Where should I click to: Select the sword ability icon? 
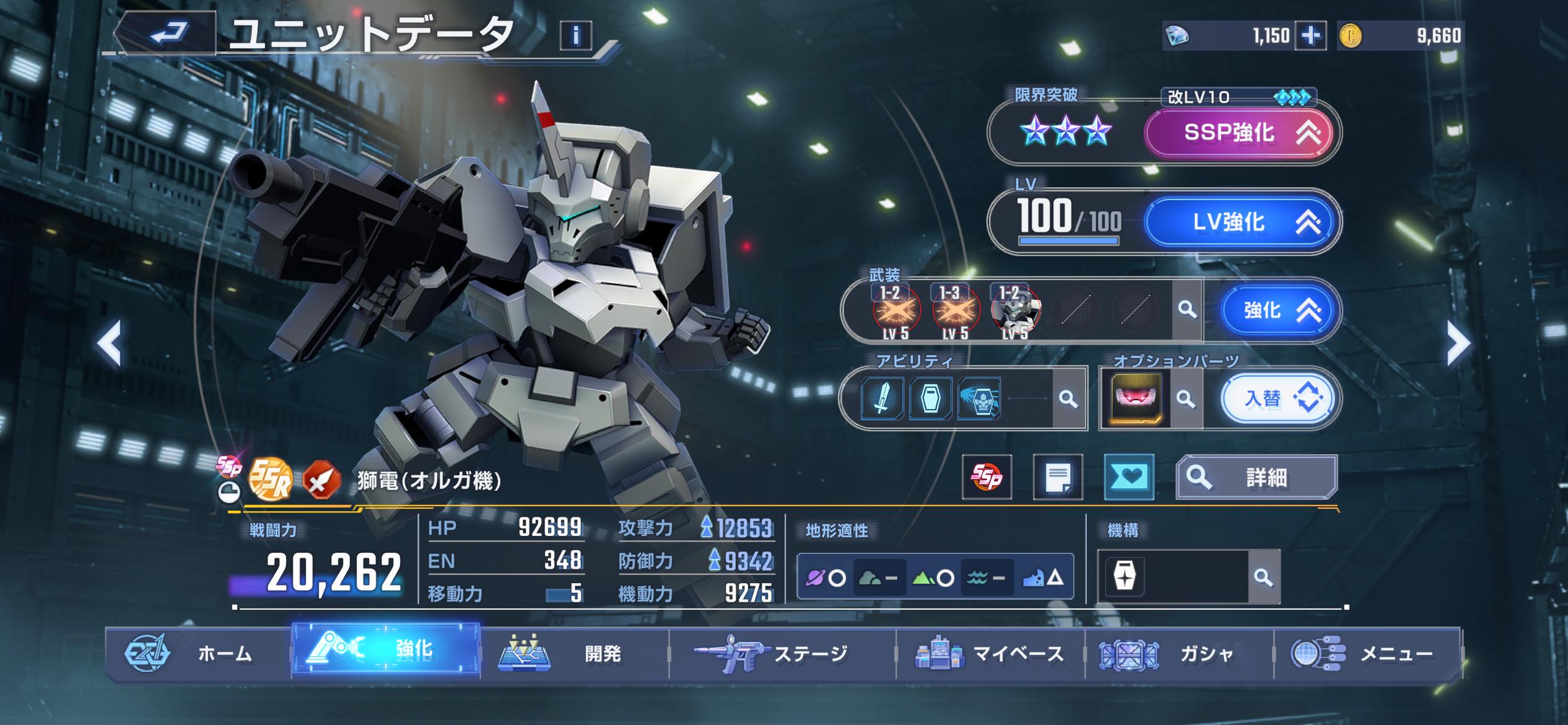[882, 398]
